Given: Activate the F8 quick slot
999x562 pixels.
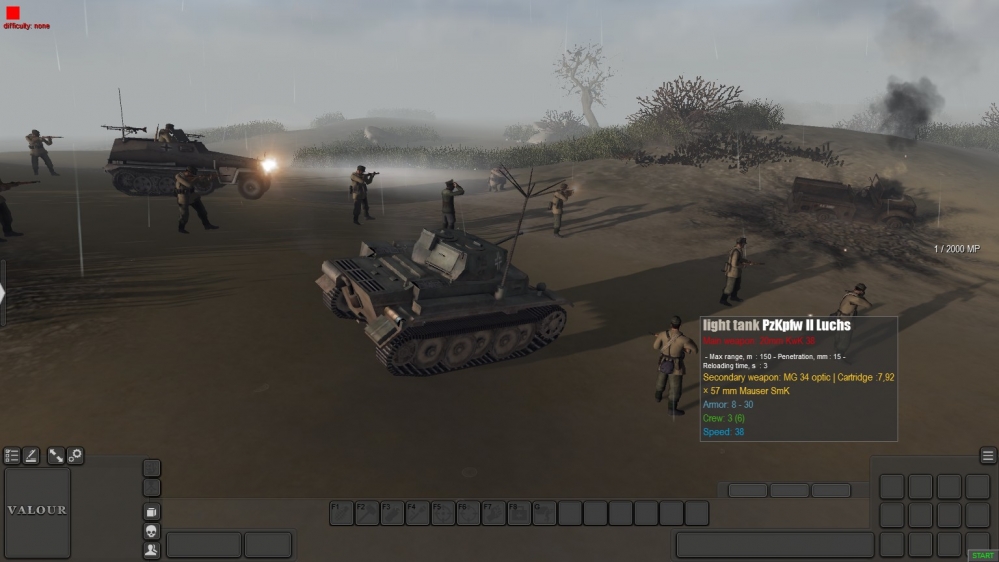Looking at the screenshot, I should 519,513.
